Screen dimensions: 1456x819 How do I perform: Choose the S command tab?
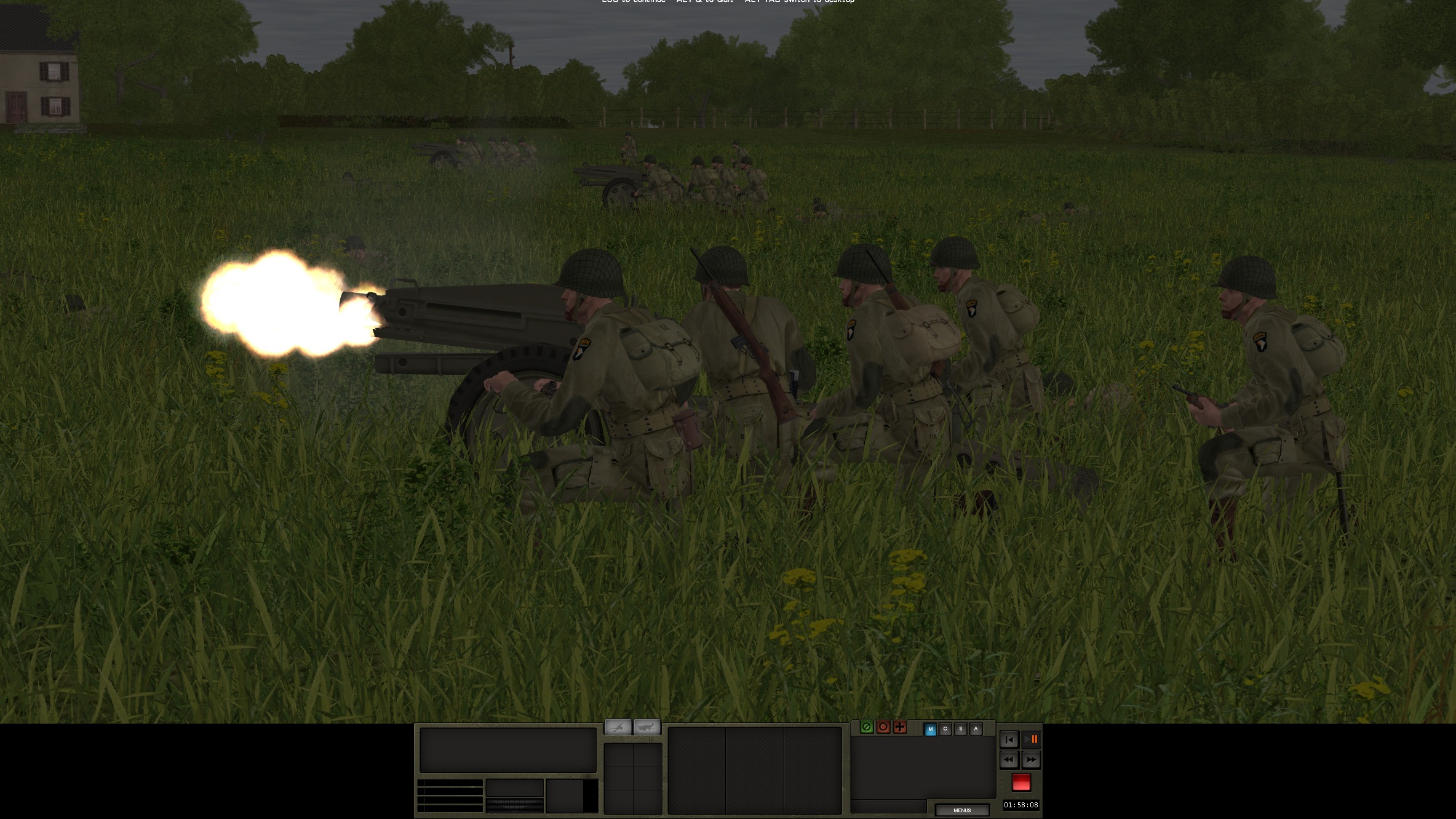click(960, 729)
